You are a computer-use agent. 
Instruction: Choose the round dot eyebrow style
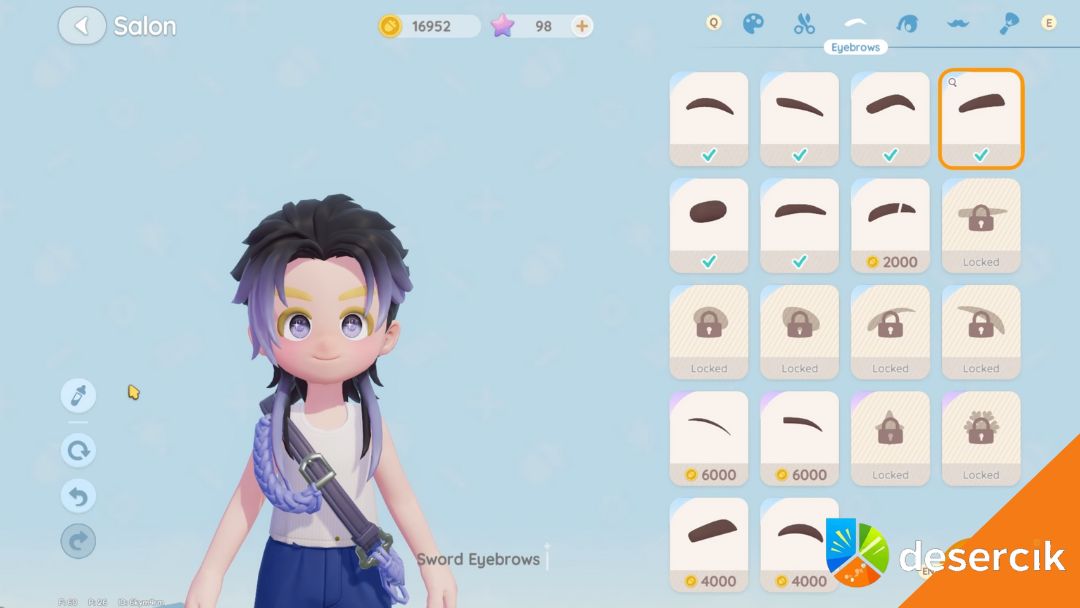(x=709, y=225)
